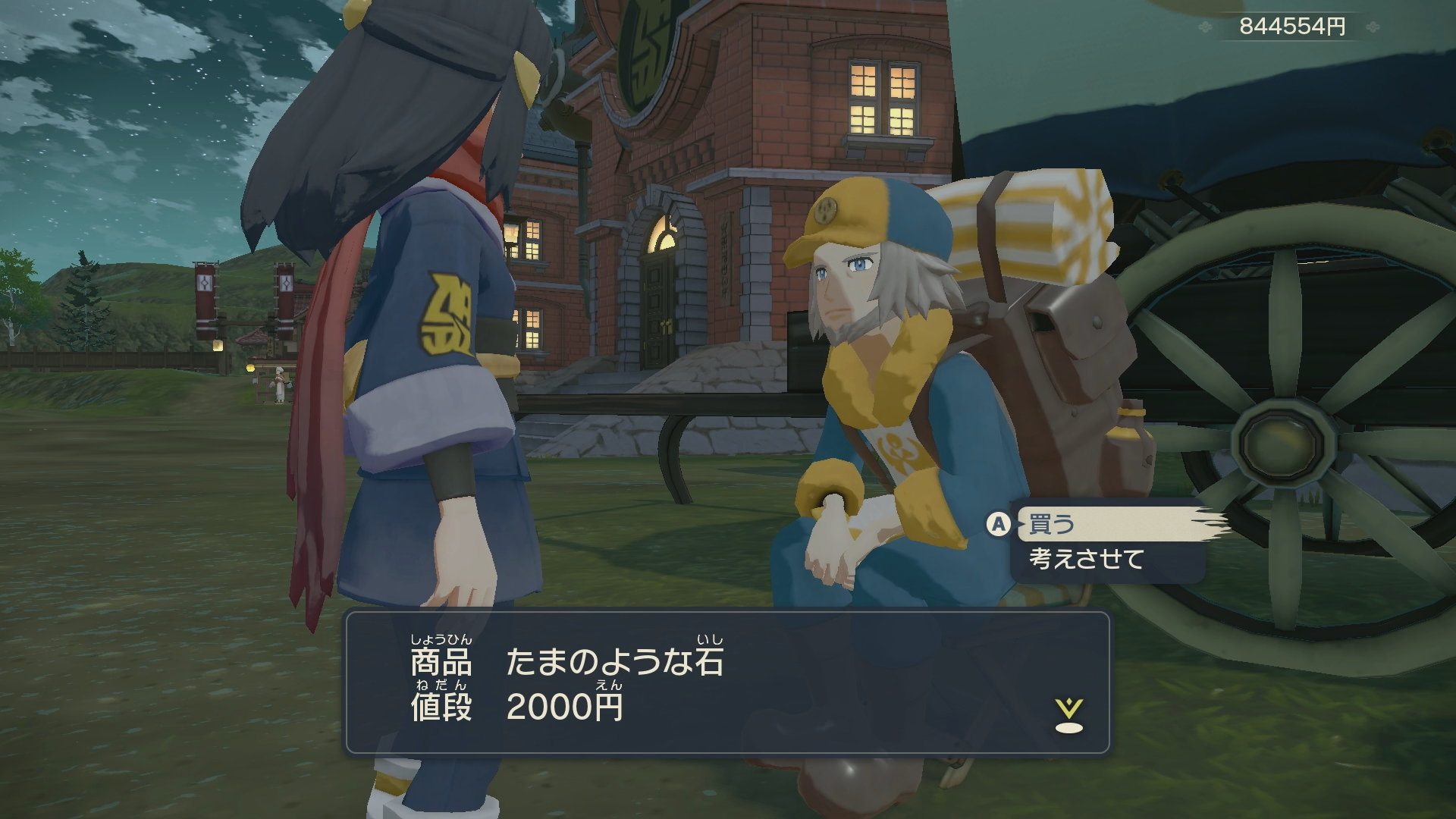
Task: Select 考えさせて to decline for now
Action: click(x=1087, y=560)
